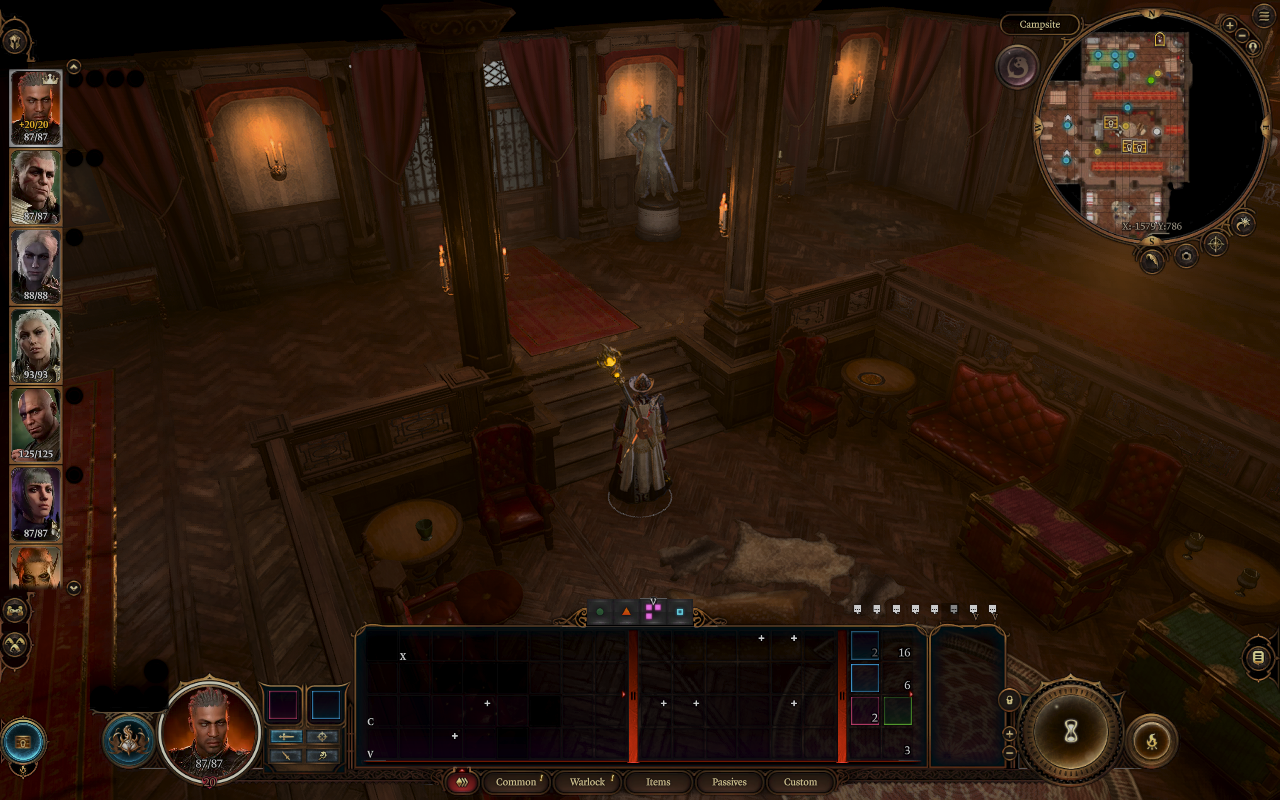Switch to the Custom hotbar tab
1280x800 pixels.
pos(800,782)
